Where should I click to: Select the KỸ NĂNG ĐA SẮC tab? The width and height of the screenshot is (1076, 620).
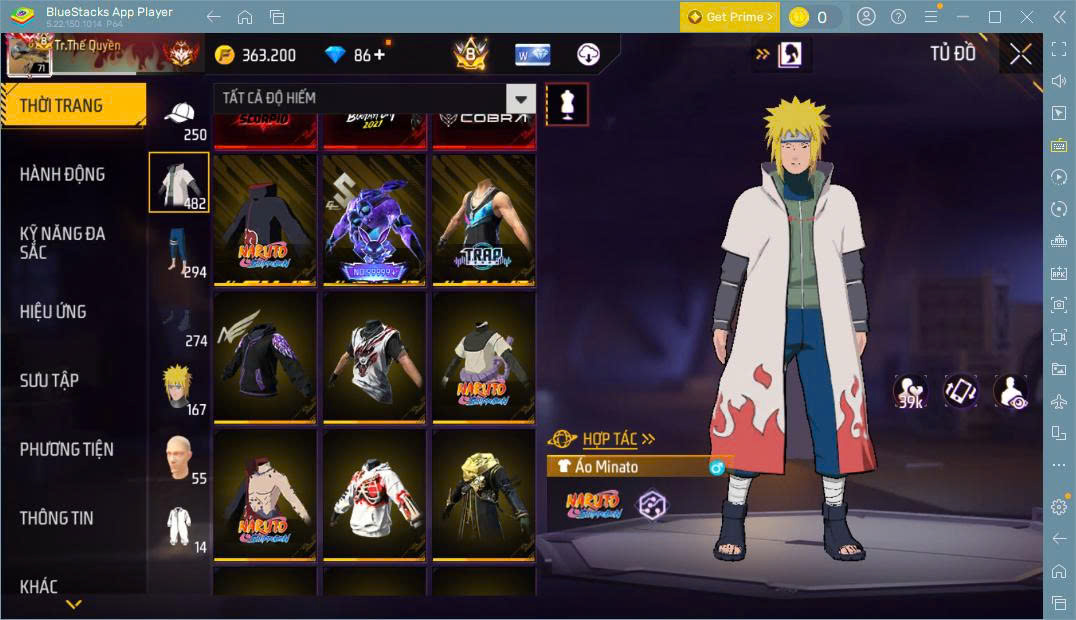pyautogui.click(x=62, y=242)
